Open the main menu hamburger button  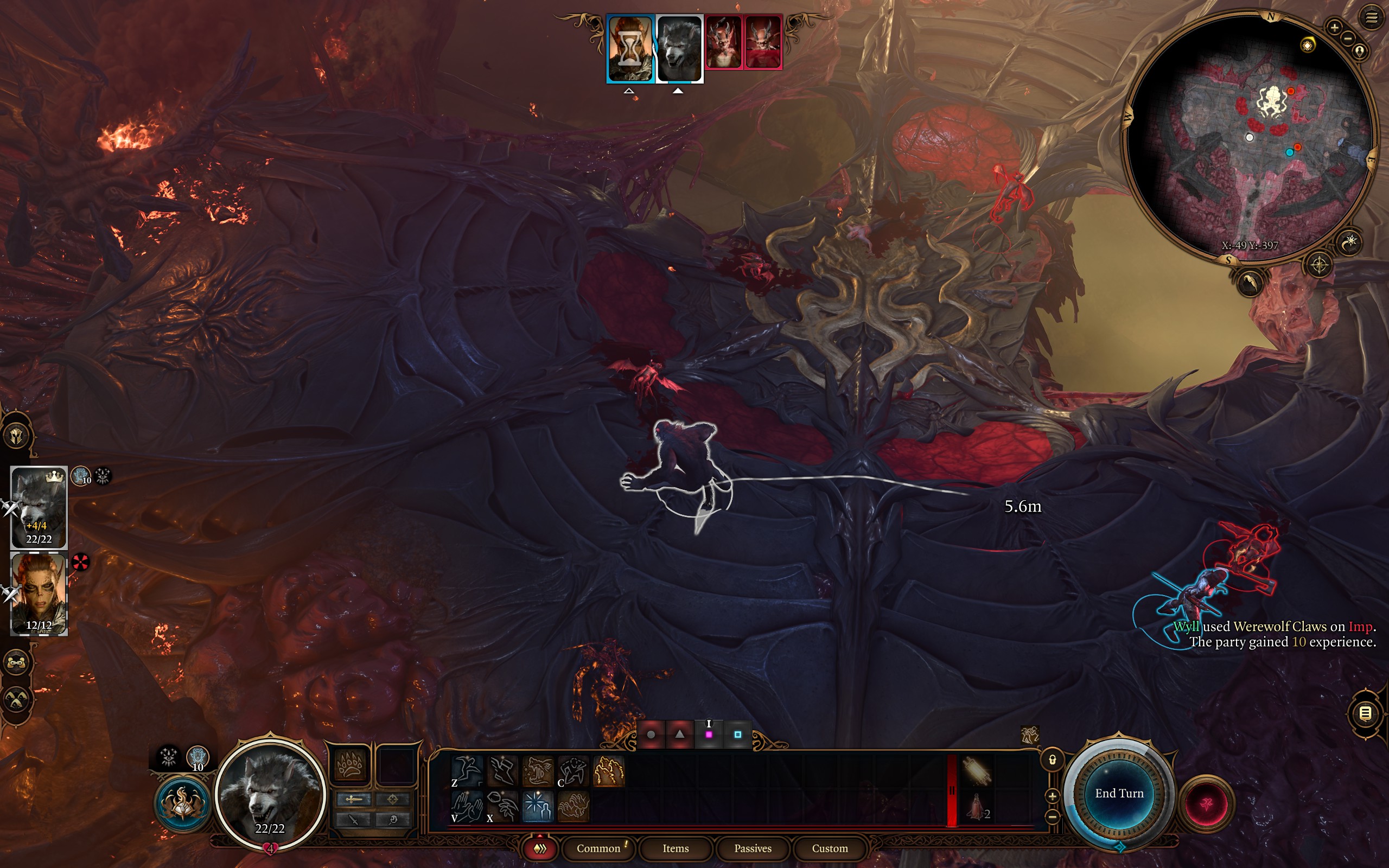(1371, 18)
